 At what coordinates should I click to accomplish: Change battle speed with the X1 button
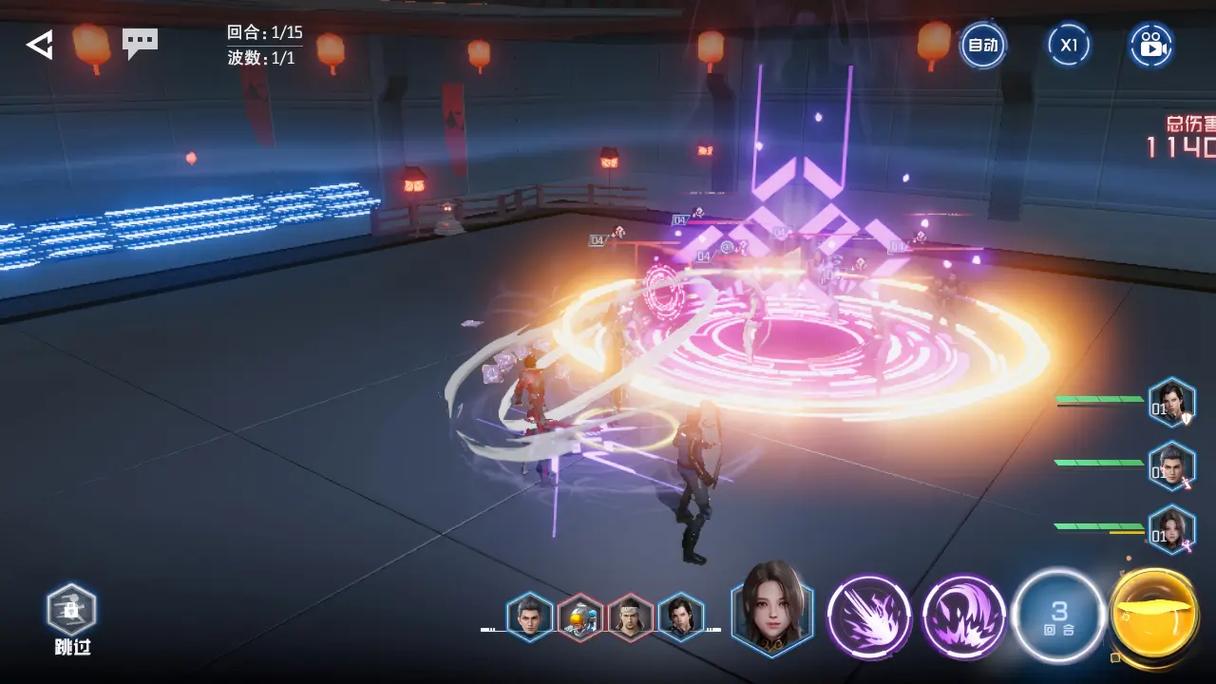click(x=1068, y=45)
